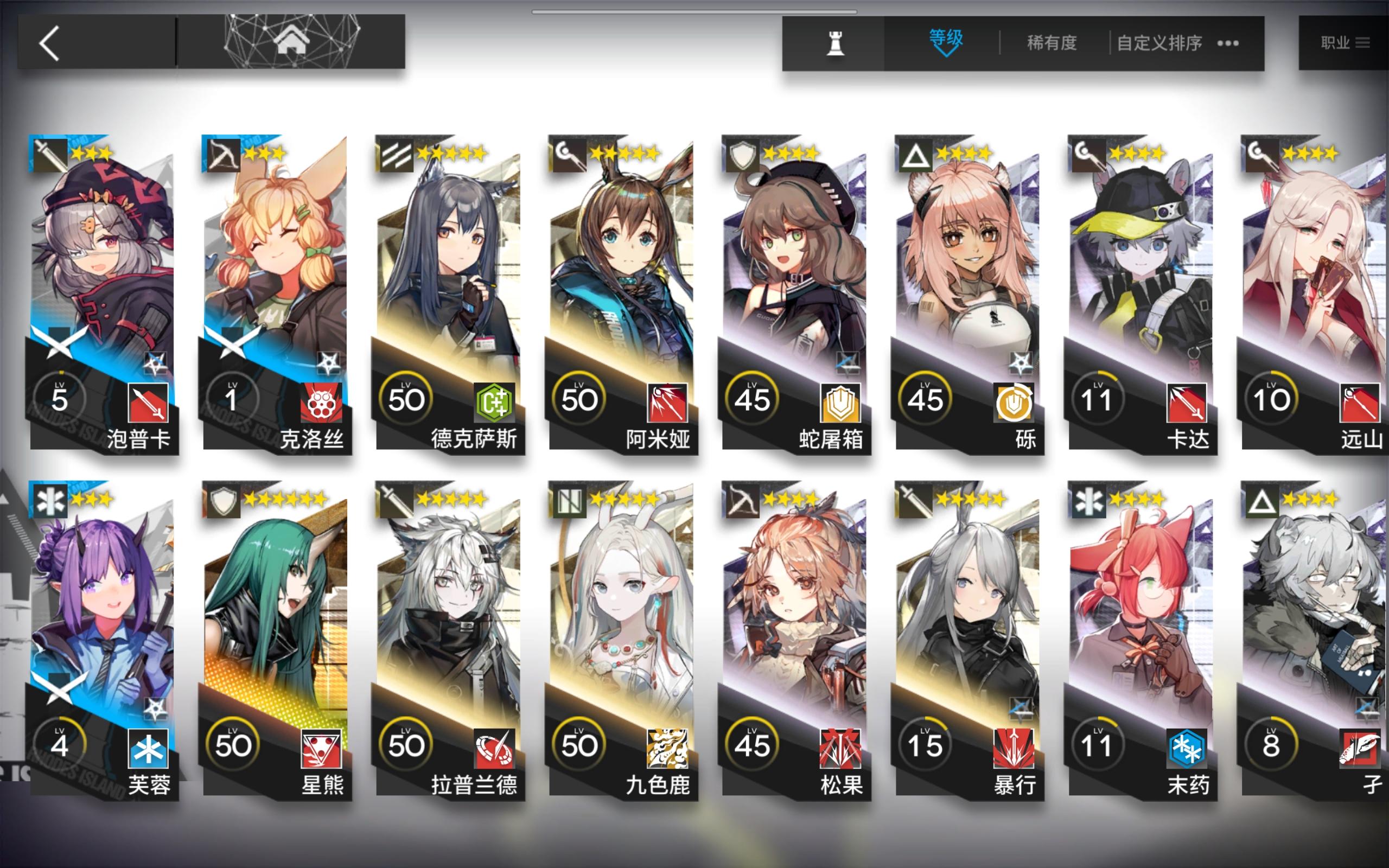Select the rook piece filter icon
This screenshot has width=1389, height=868.
point(835,43)
